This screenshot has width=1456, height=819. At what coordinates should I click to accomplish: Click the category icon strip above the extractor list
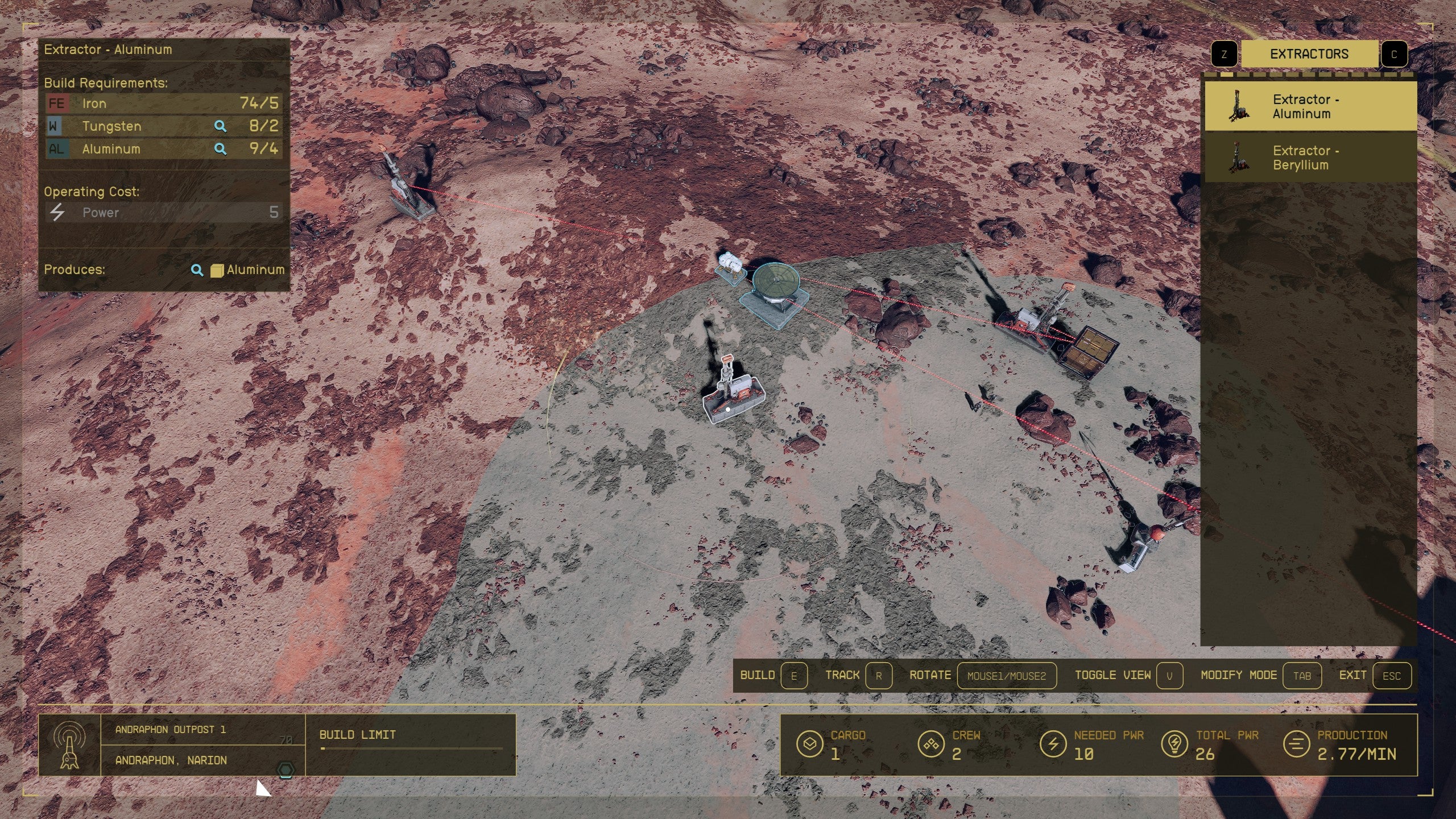click(1308, 74)
